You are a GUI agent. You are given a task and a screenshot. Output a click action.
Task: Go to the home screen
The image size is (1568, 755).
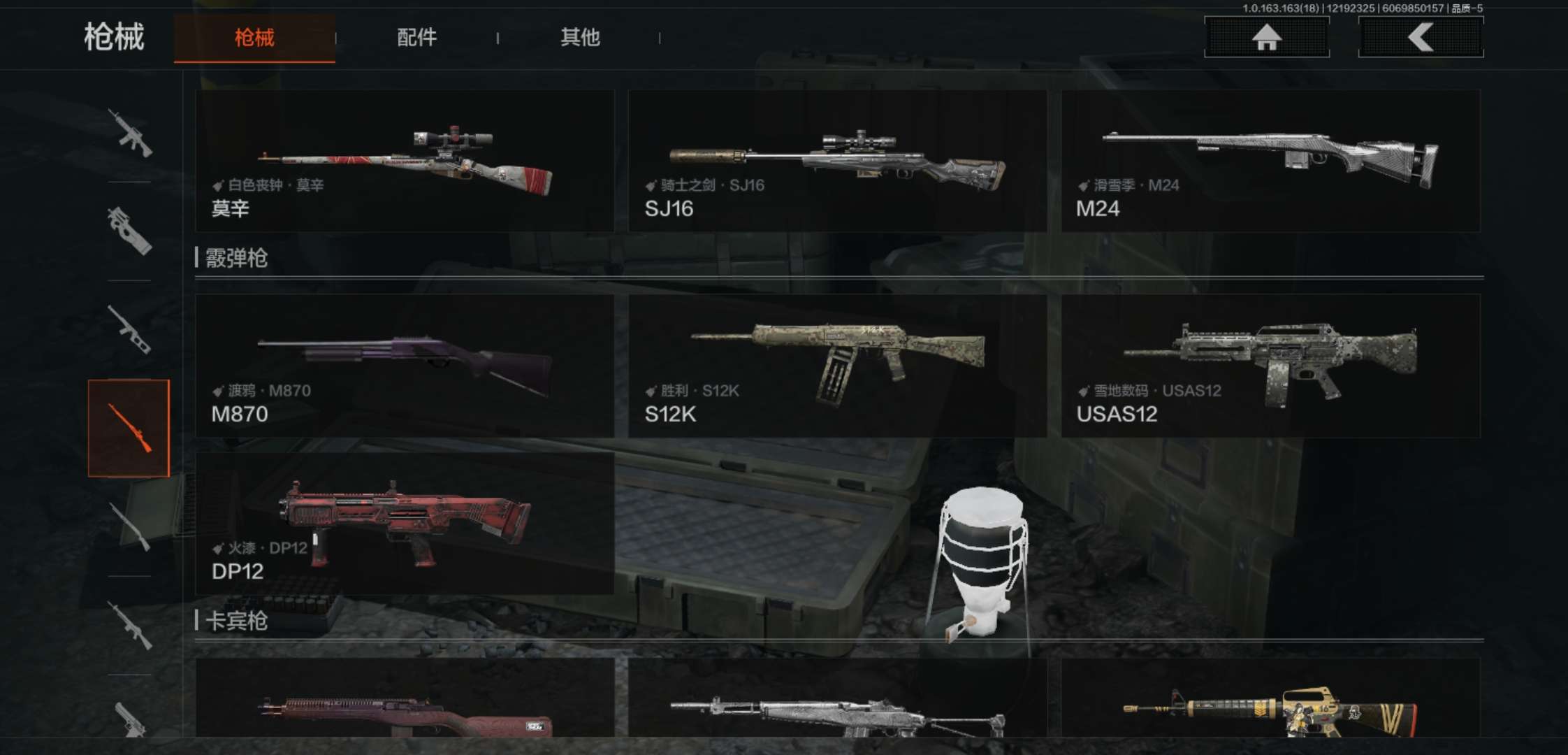pos(1266,37)
